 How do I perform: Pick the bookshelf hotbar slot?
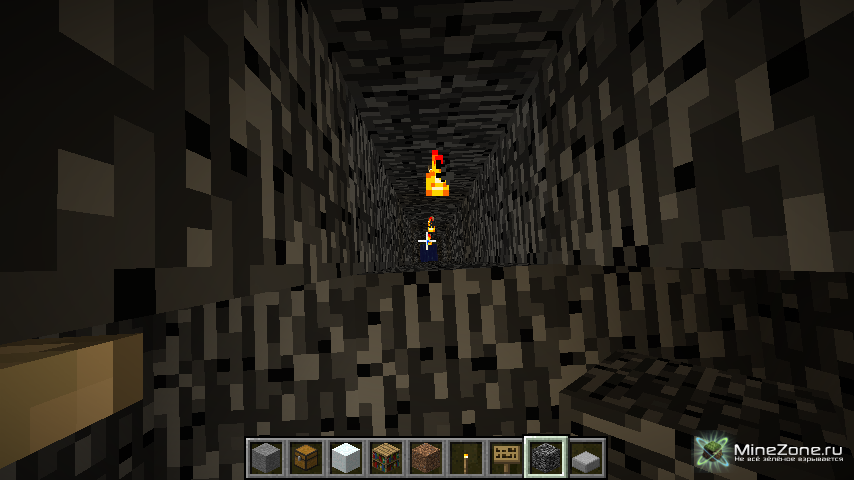pos(386,457)
